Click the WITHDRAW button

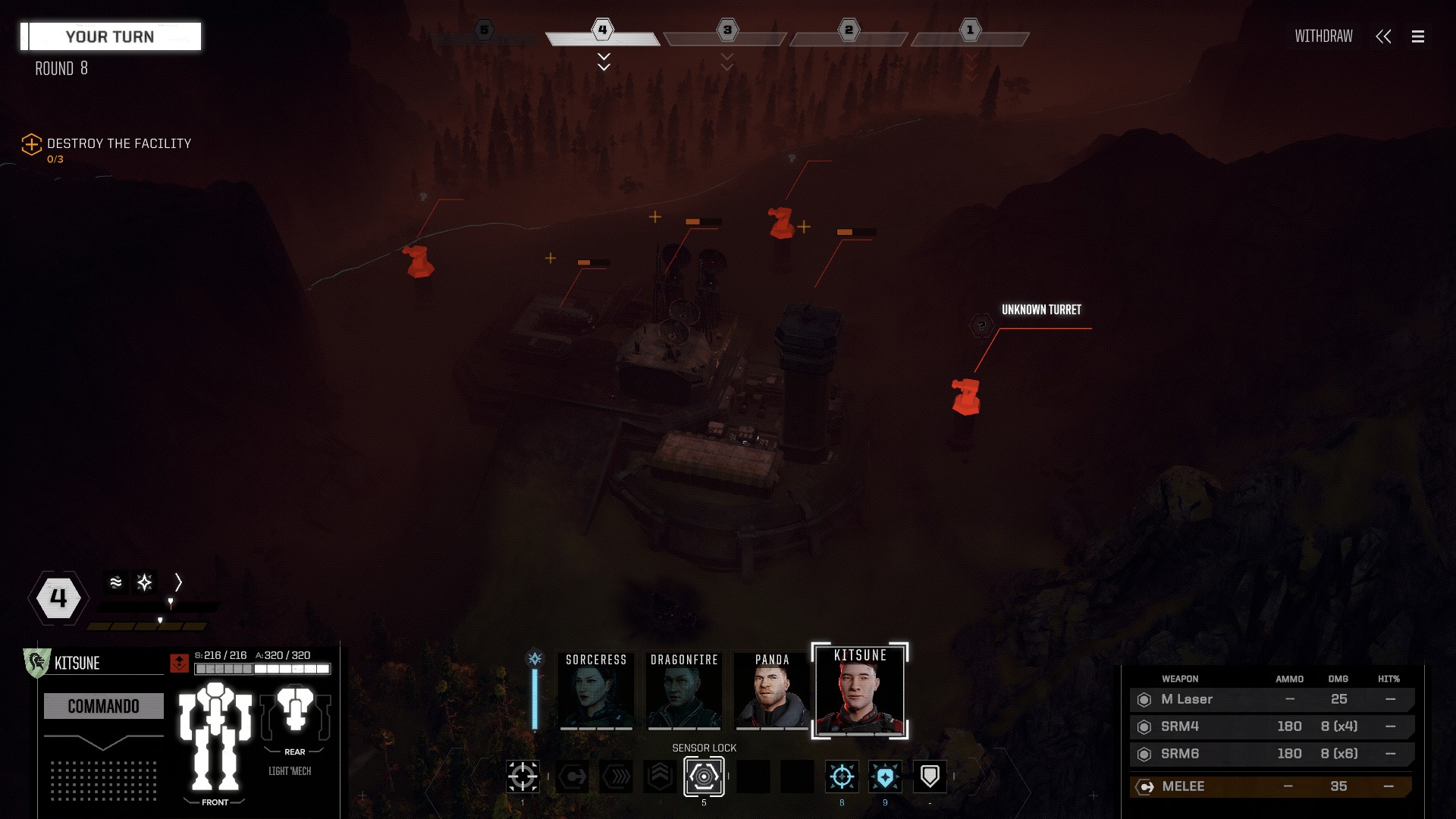point(1323,36)
